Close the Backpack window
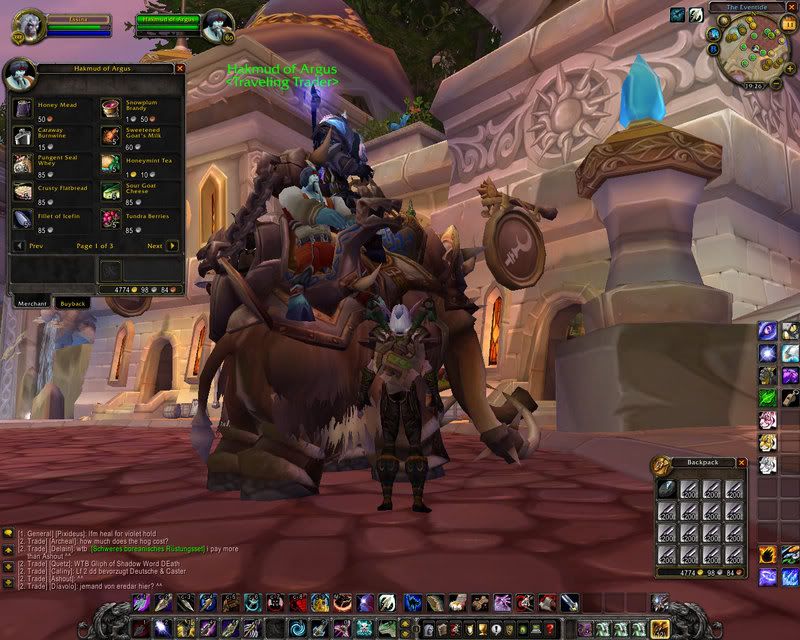 (741, 463)
